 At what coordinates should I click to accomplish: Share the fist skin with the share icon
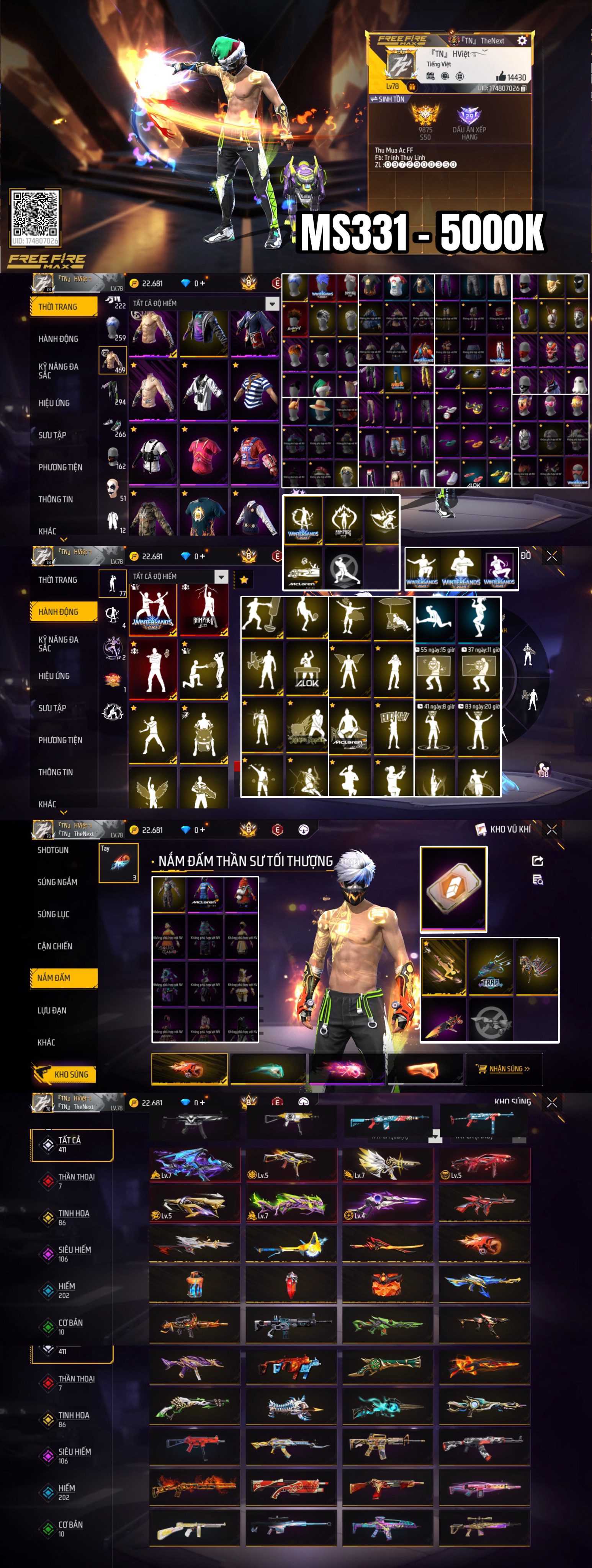pos(538,860)
